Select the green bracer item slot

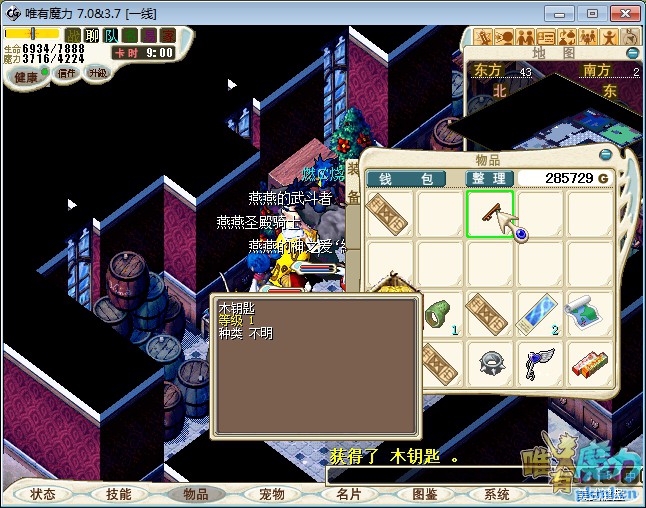(x=440, y=314)
